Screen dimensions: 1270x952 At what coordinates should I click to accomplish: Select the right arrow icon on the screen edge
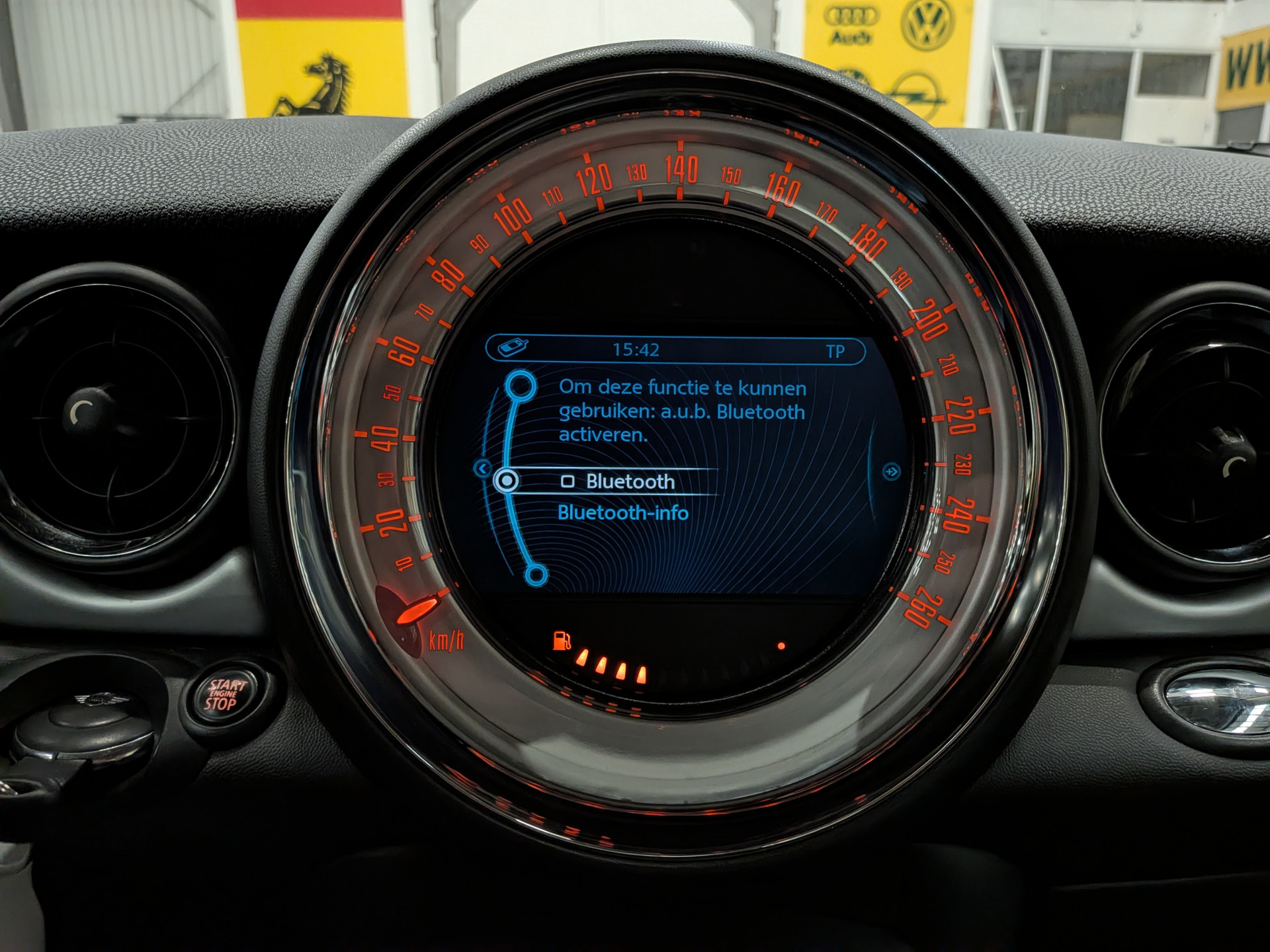coord(891,471)
